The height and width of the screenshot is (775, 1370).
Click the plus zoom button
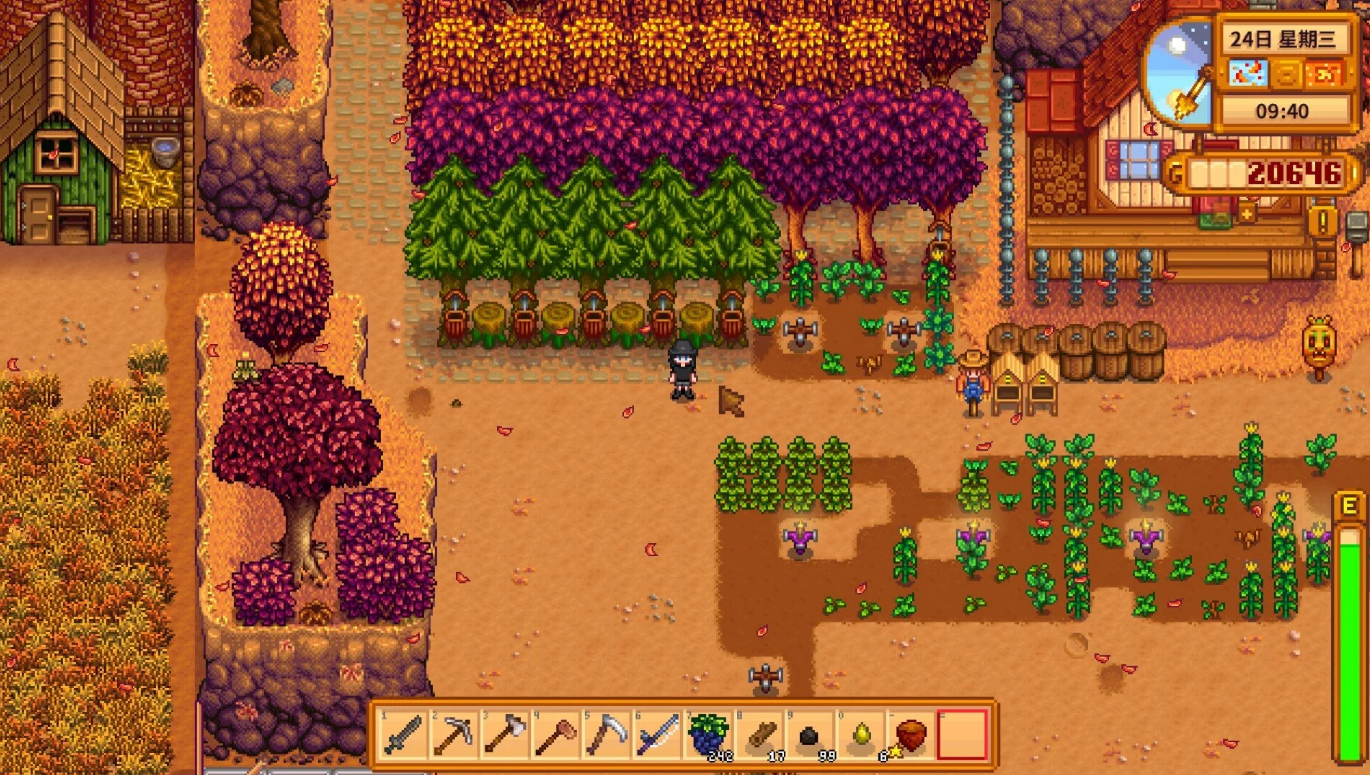1247,212
